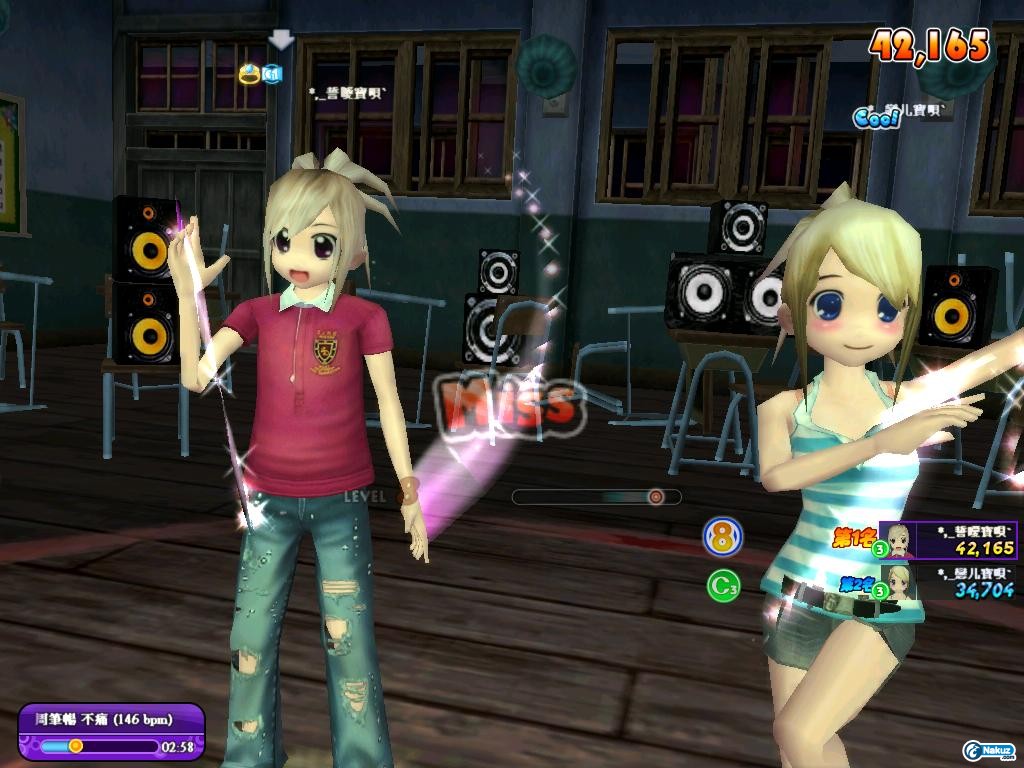
Task: Click the orange number 8 badge
Action: (x=722, y=537)
